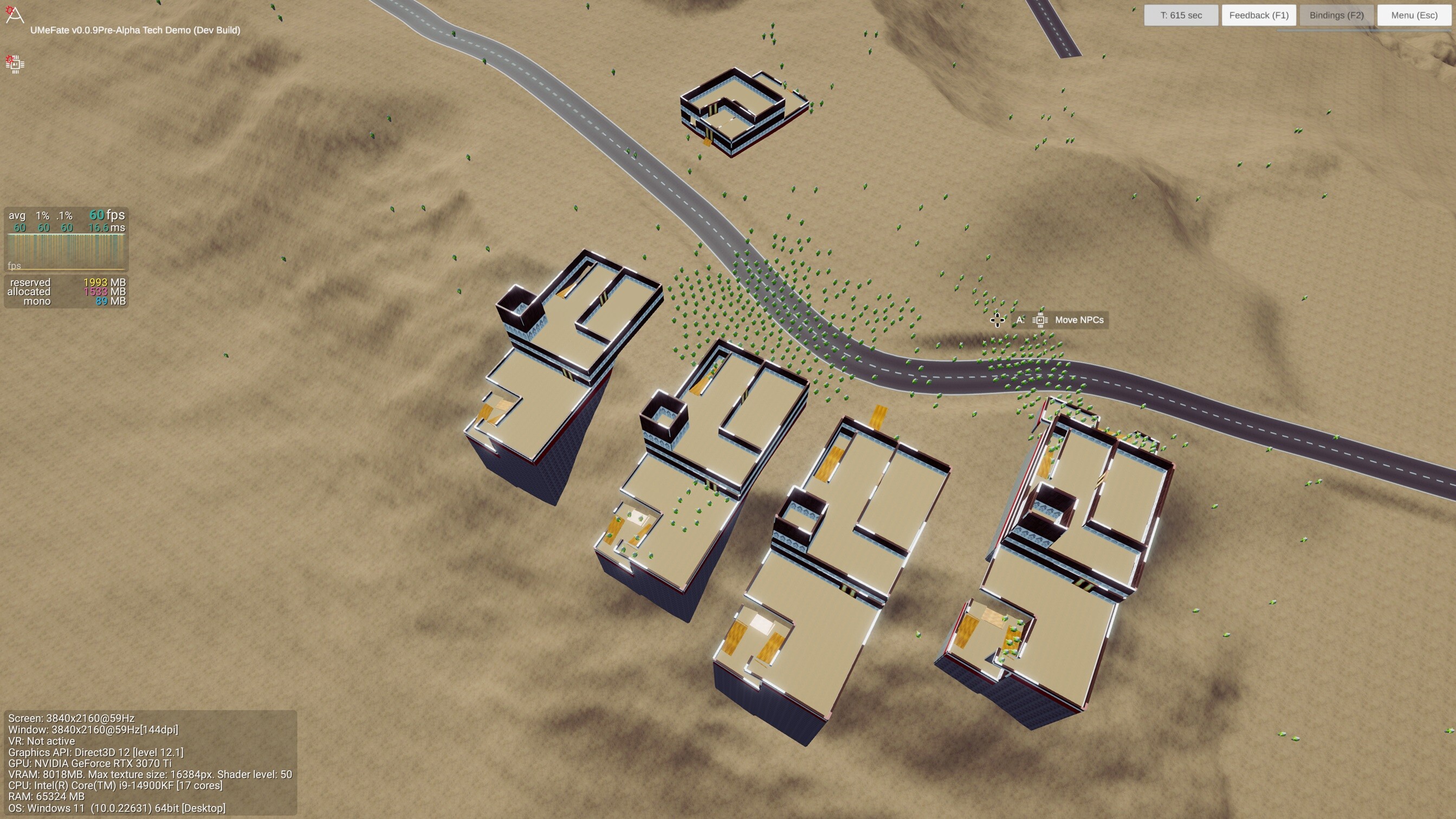This screenshot has height=819, width=1456.
Task: Click the Feedback (F1) button
Action: tap(1259, 15)
